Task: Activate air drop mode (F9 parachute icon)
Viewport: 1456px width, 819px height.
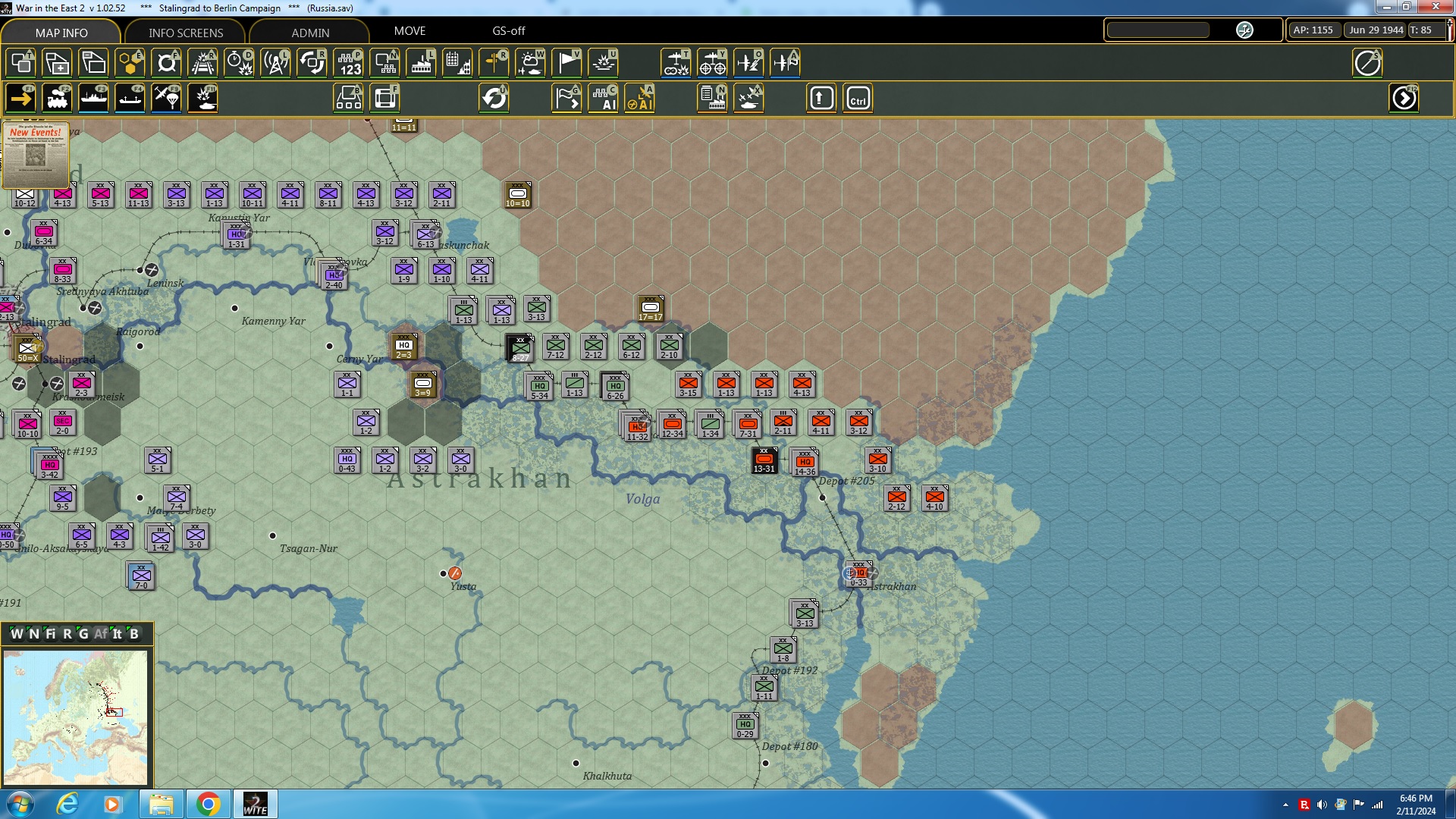Action: coord(166,98)
